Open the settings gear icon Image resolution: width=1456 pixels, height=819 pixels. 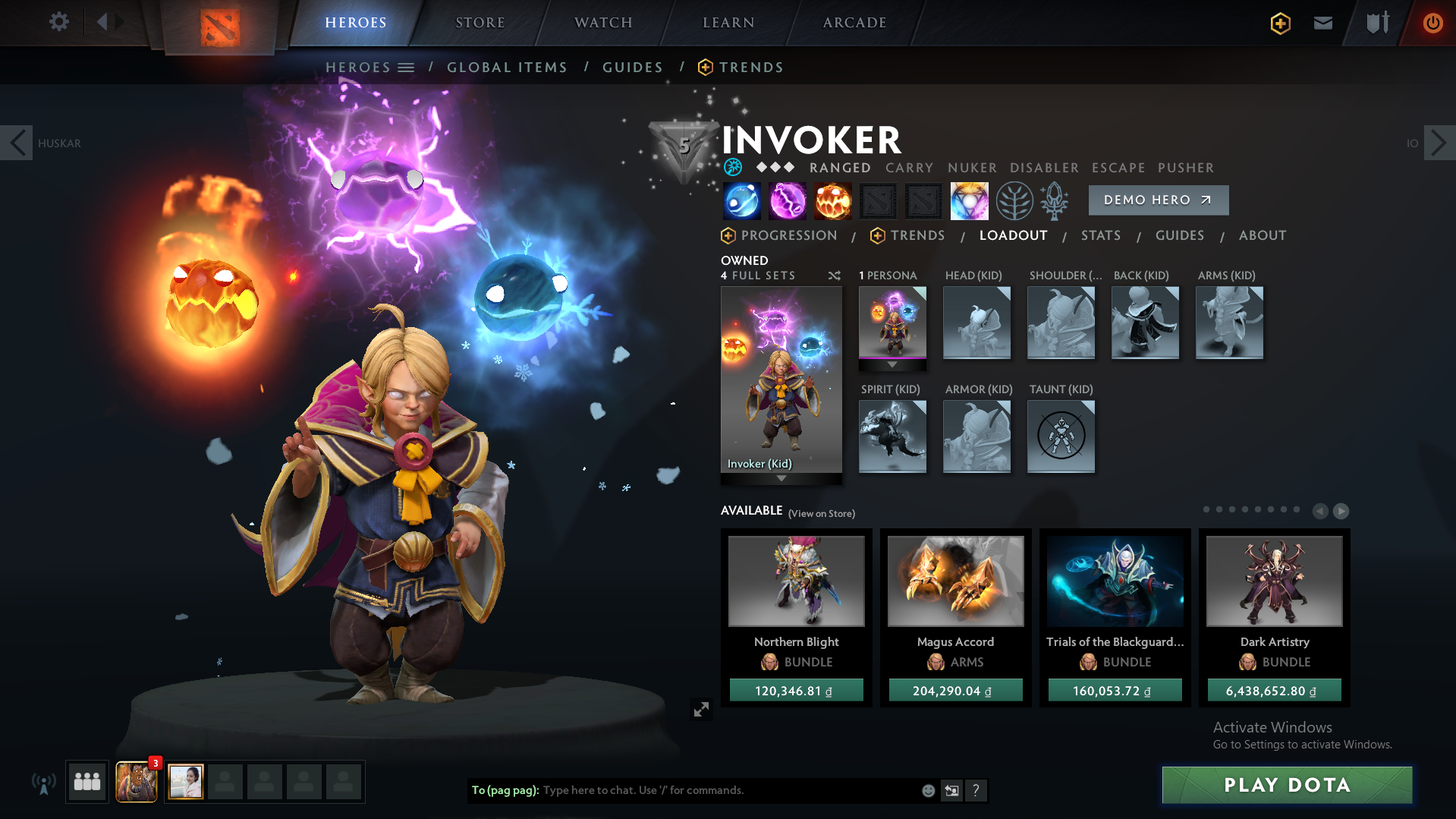pyautogui.click(x=59, y=22)
